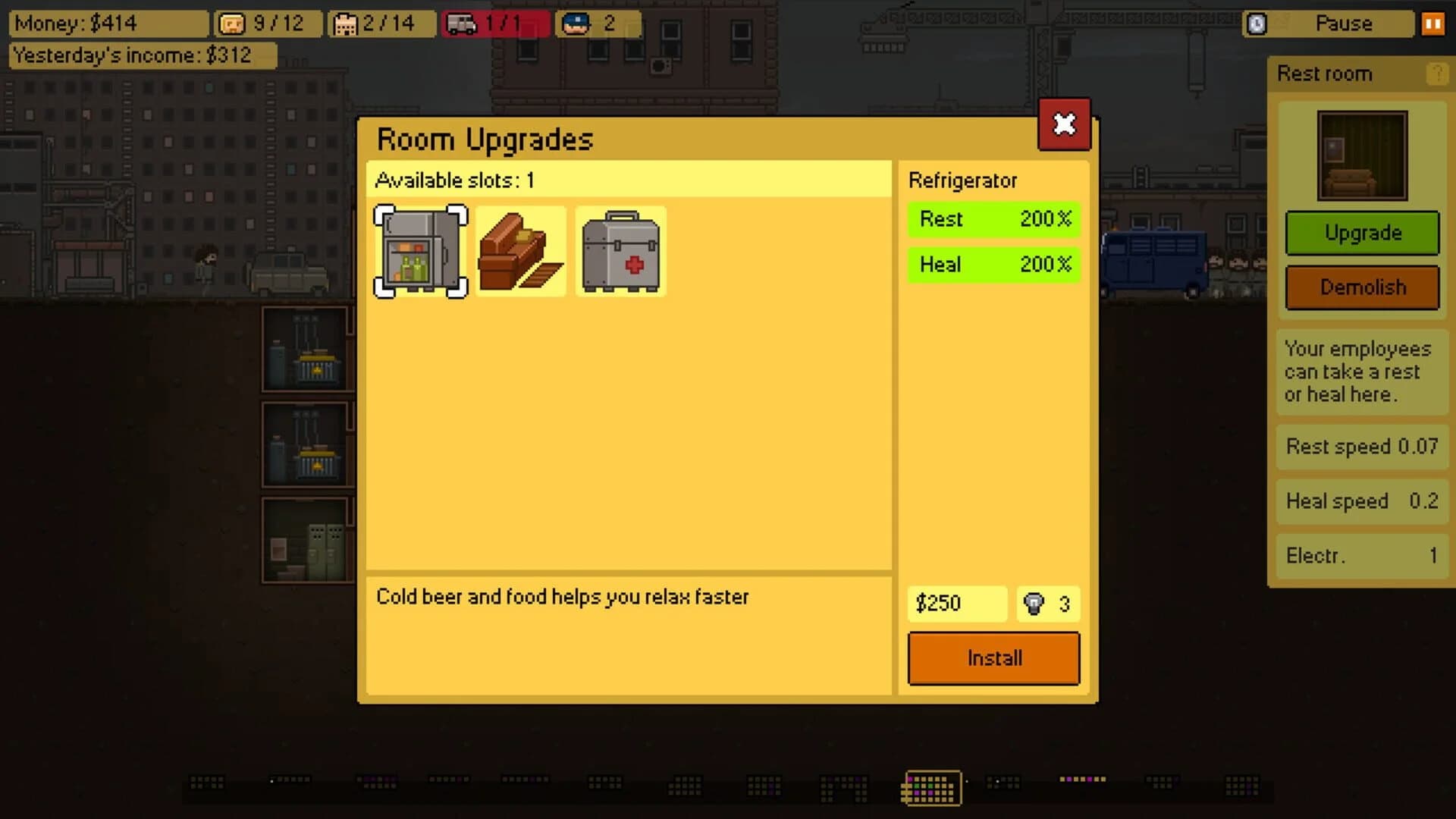Click the Rest room help question mark

point(1436,74)
